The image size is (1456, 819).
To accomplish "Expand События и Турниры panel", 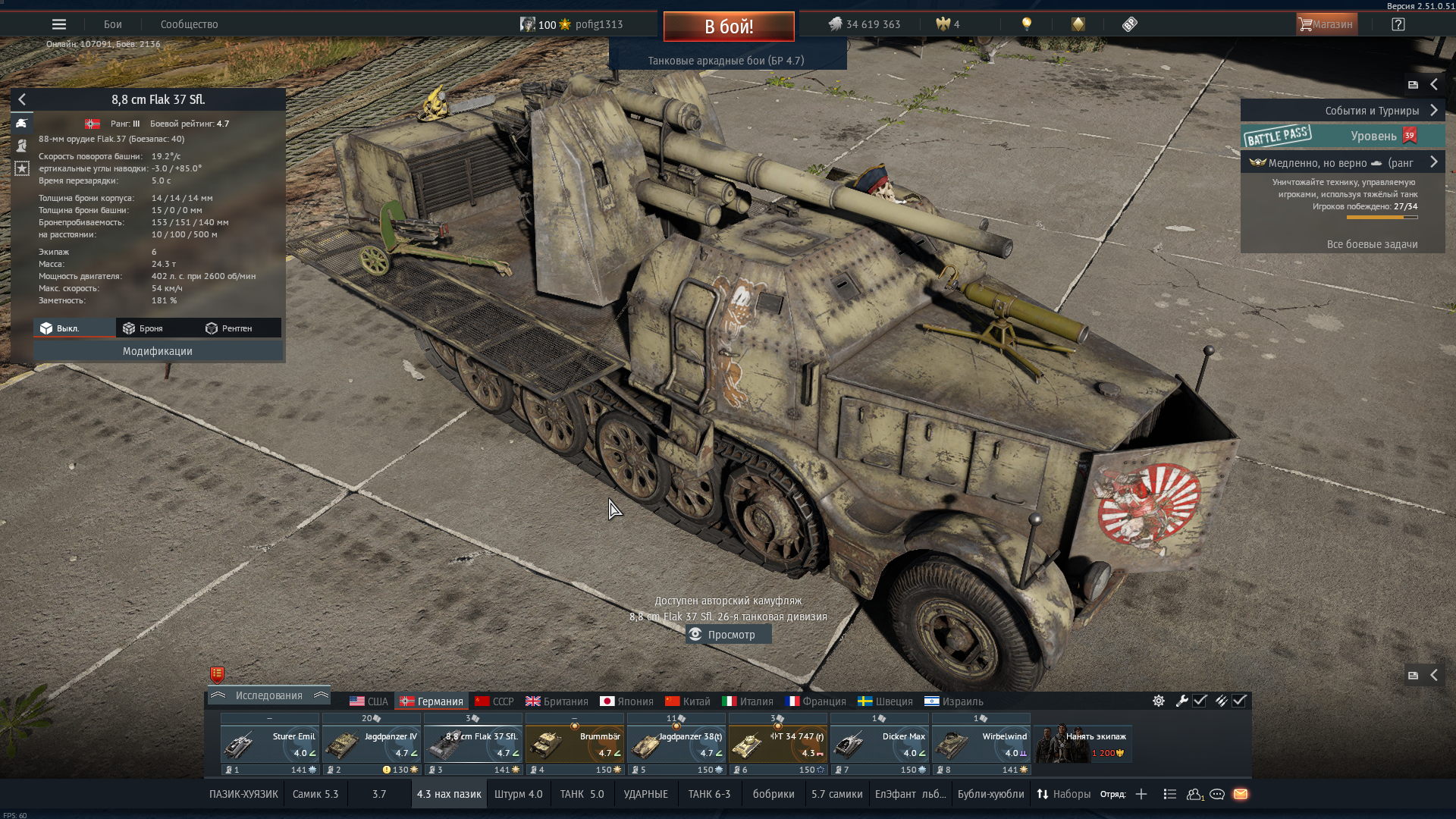I will 1433,111.
